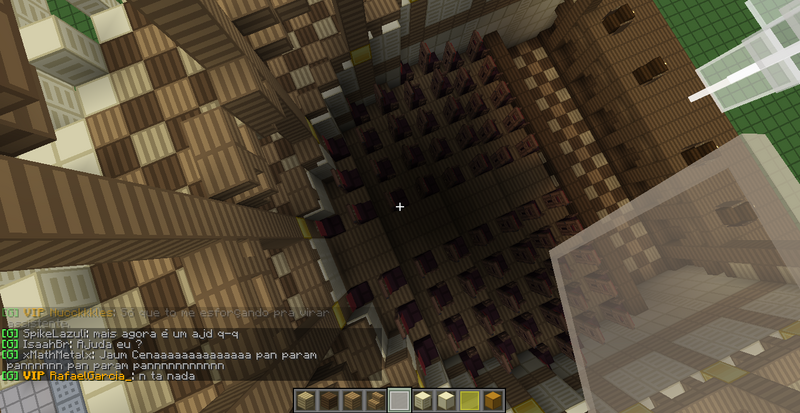Screen dimensions: 800x413
Task: Select the wooden stairs hotbar slot
Action: (375, 401)
